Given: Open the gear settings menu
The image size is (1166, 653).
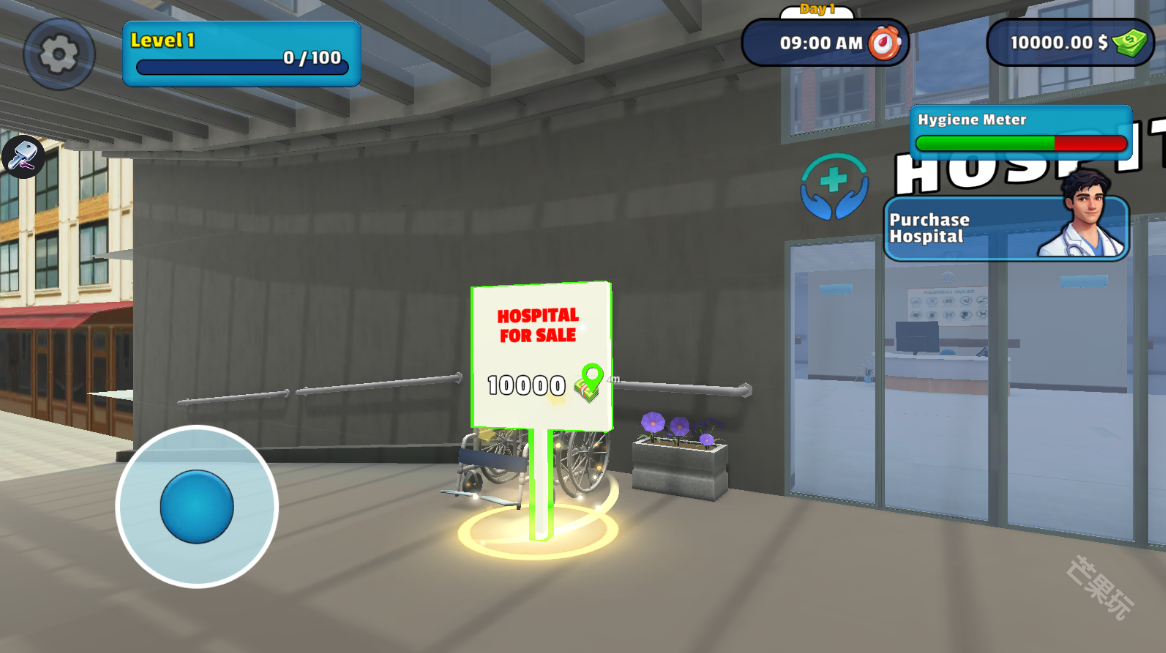Looking at the screenshot, I should click(58, 53).
